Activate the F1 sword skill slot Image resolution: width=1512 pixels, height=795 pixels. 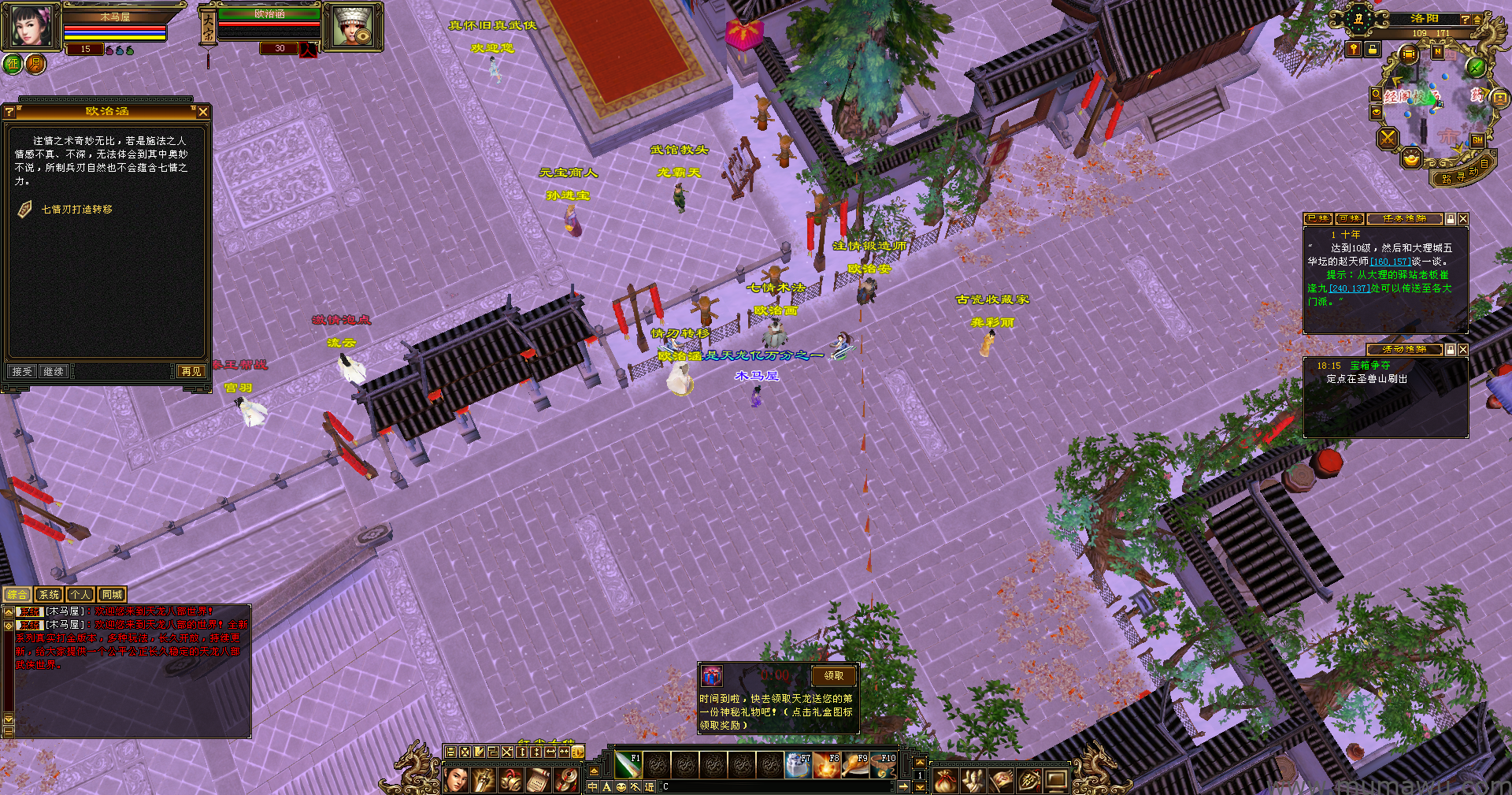(x=628, y=765)
